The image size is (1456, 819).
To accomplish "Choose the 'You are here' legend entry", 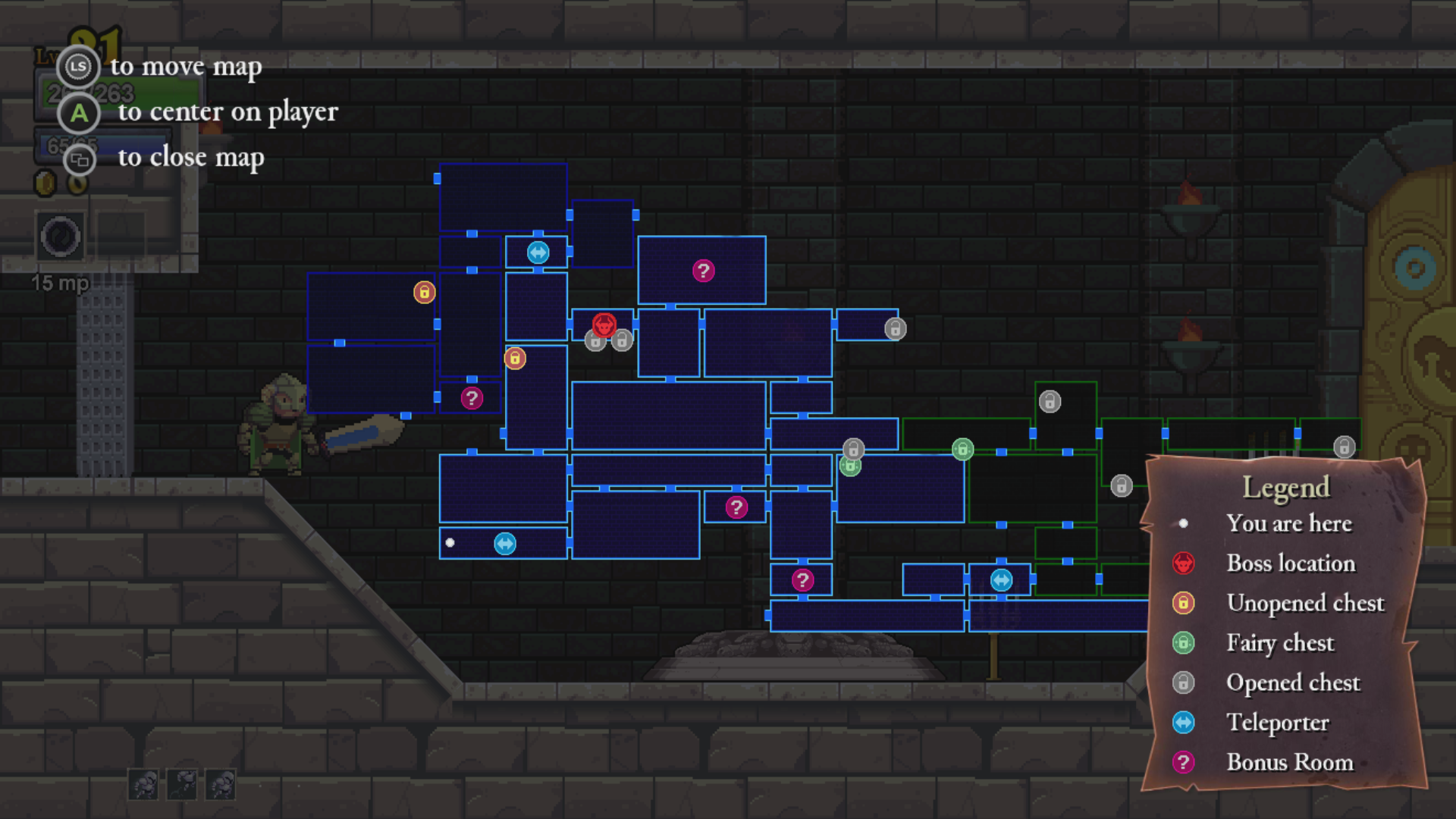I will [x=1288, y=523].
